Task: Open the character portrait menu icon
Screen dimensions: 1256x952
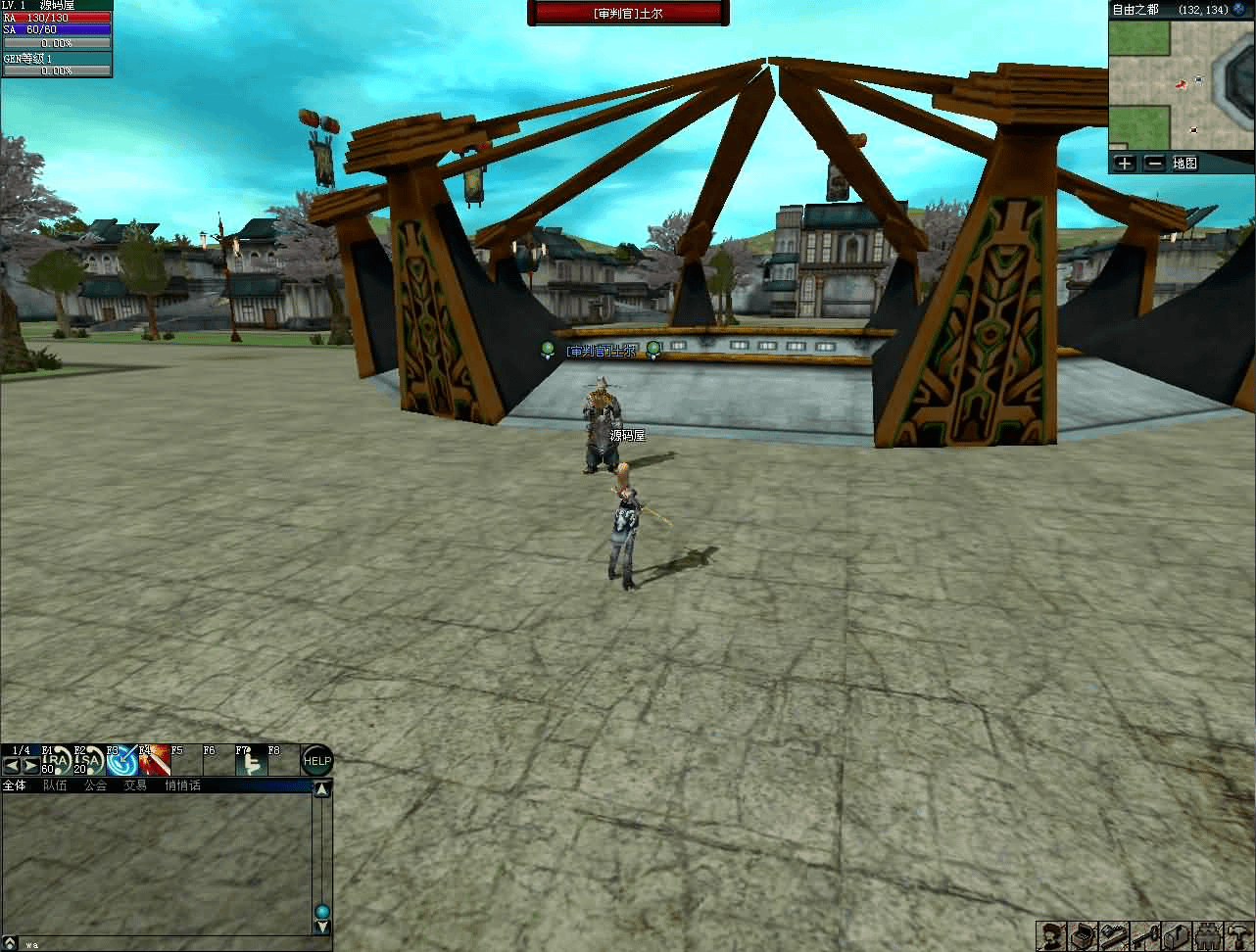Action: pyautogui.click(x=1053, y=935)
